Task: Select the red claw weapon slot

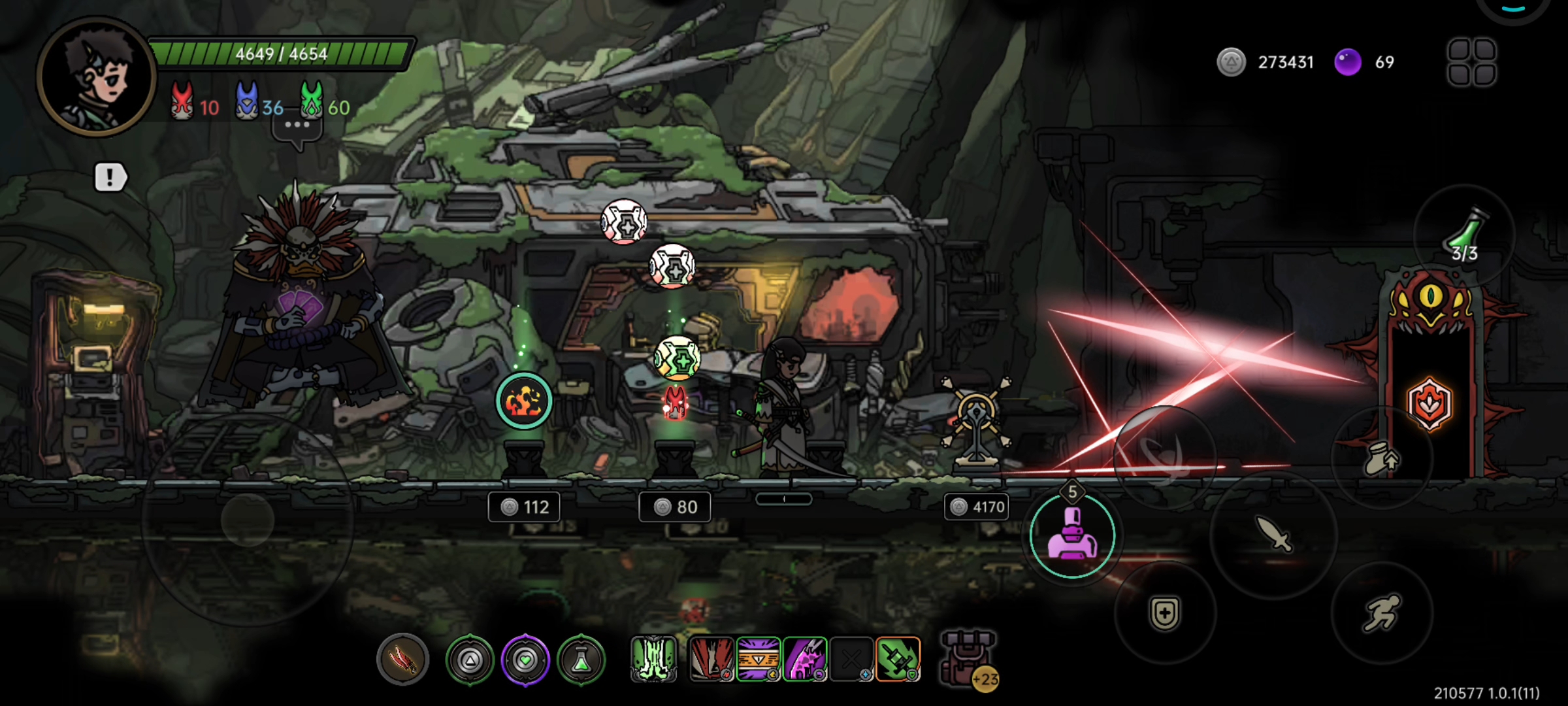Action: click(x=402, y=660)
